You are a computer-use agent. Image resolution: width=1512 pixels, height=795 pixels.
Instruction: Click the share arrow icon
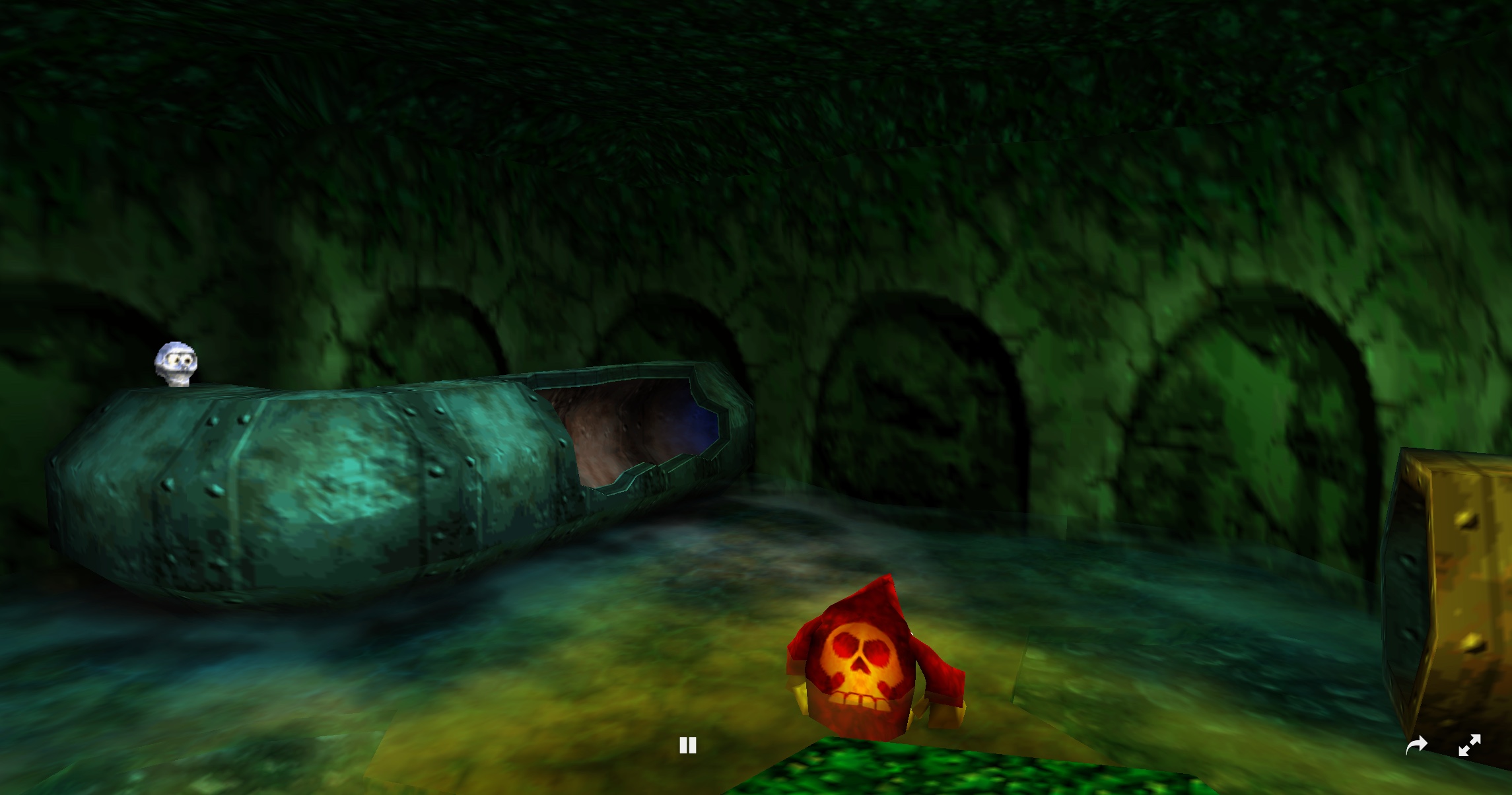point(1416,746)
